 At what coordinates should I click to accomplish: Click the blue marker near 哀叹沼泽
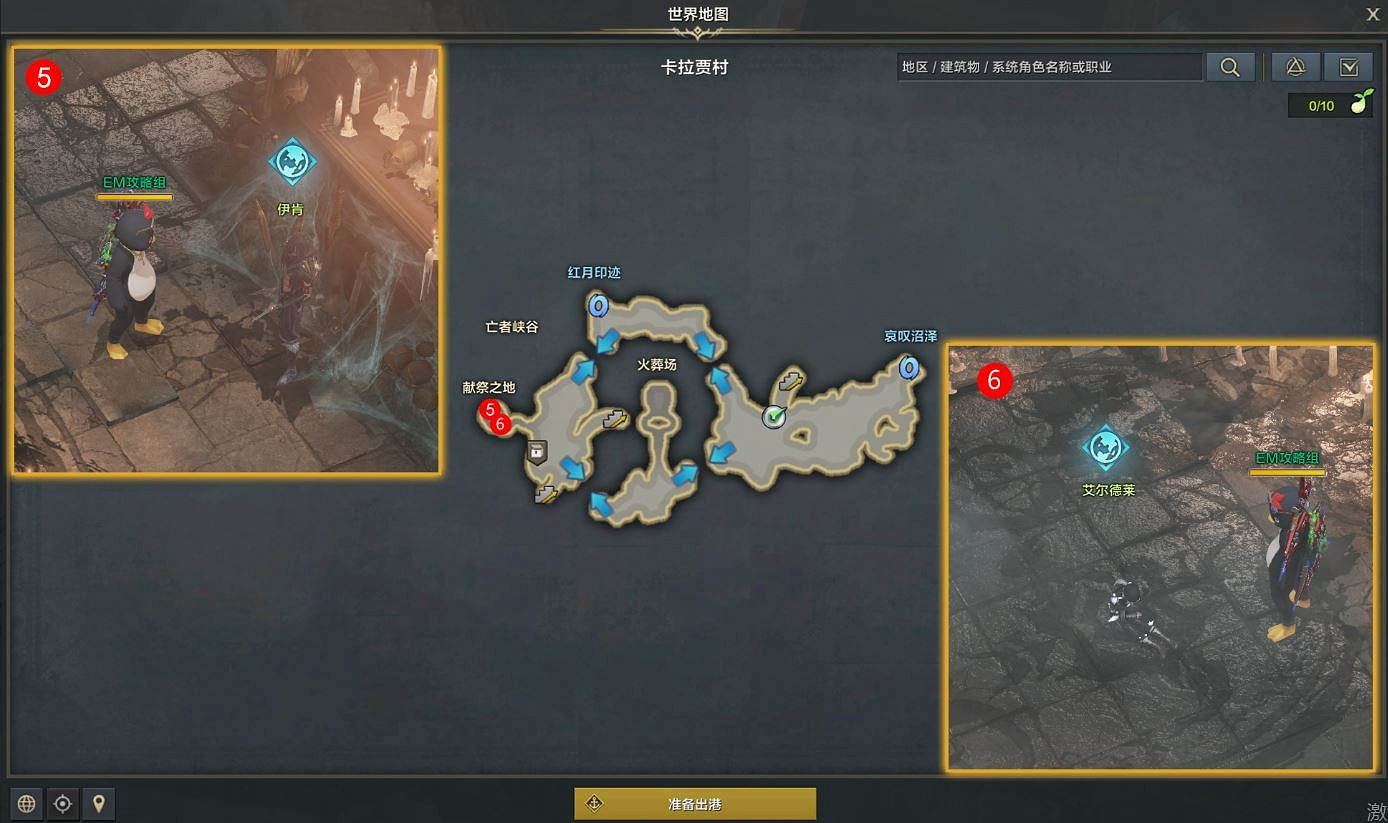(x=908, y=369)
